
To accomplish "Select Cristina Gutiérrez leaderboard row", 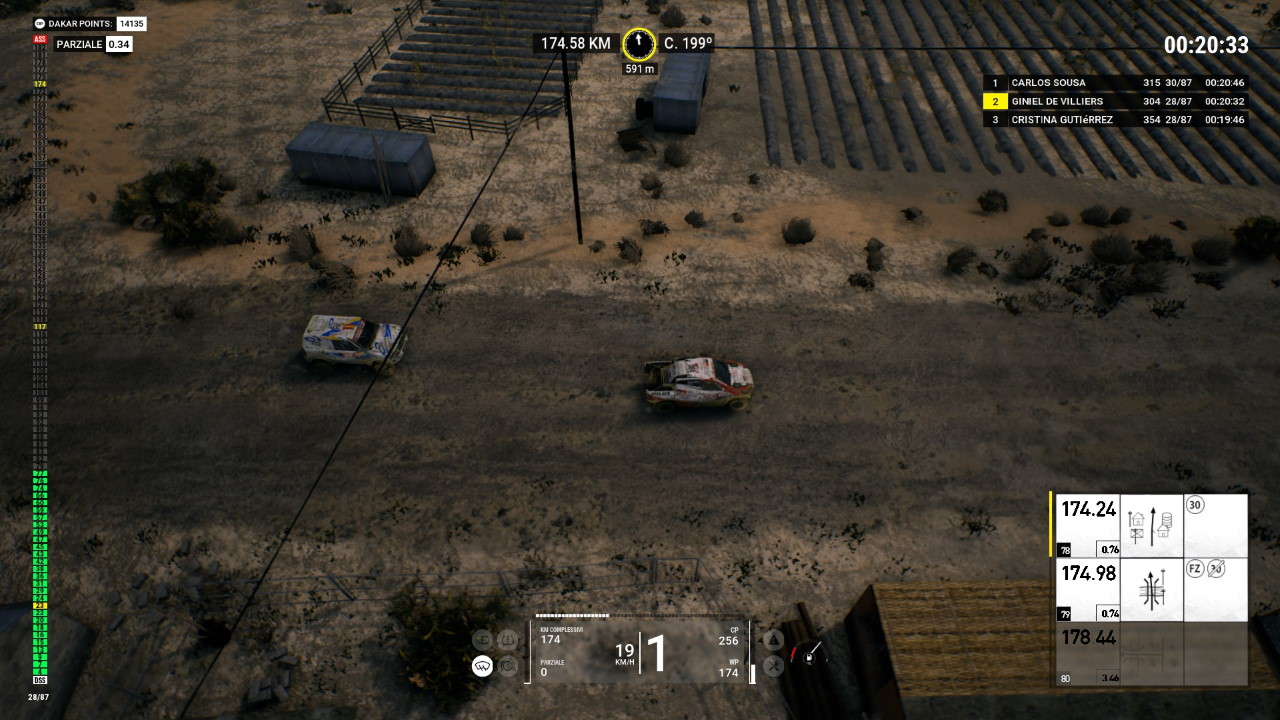I will coord(1116,119).
